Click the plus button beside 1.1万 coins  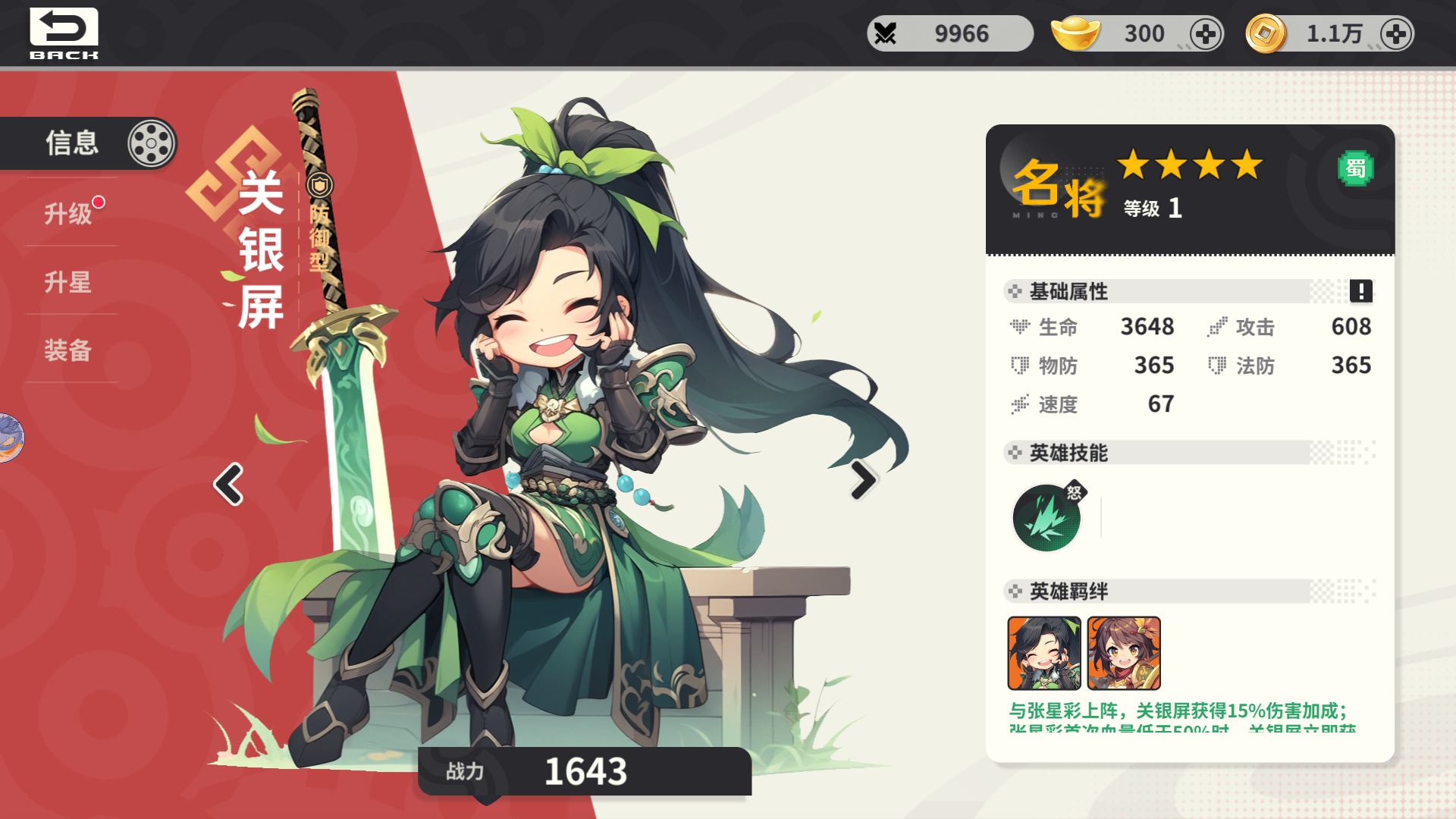tap(1395, 33)
